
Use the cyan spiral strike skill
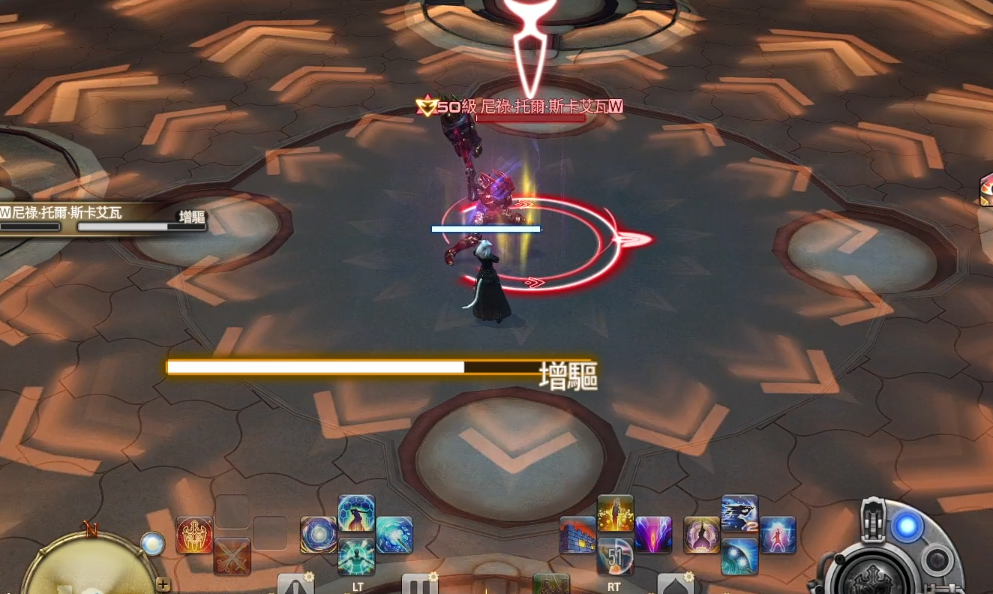pyautogui.click(x=394, y=535)
